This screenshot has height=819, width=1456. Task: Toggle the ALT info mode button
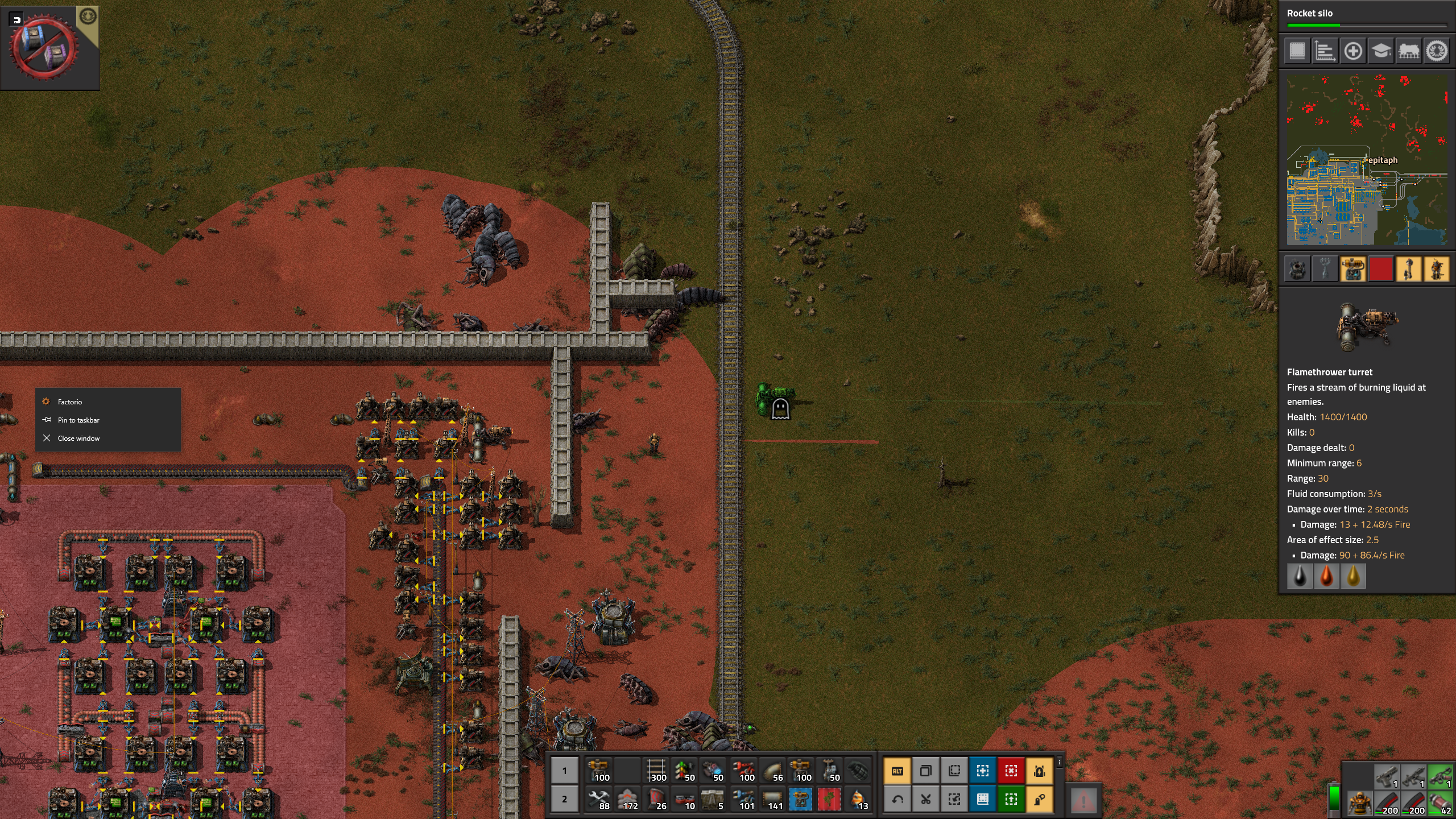(x=897, y=771)
